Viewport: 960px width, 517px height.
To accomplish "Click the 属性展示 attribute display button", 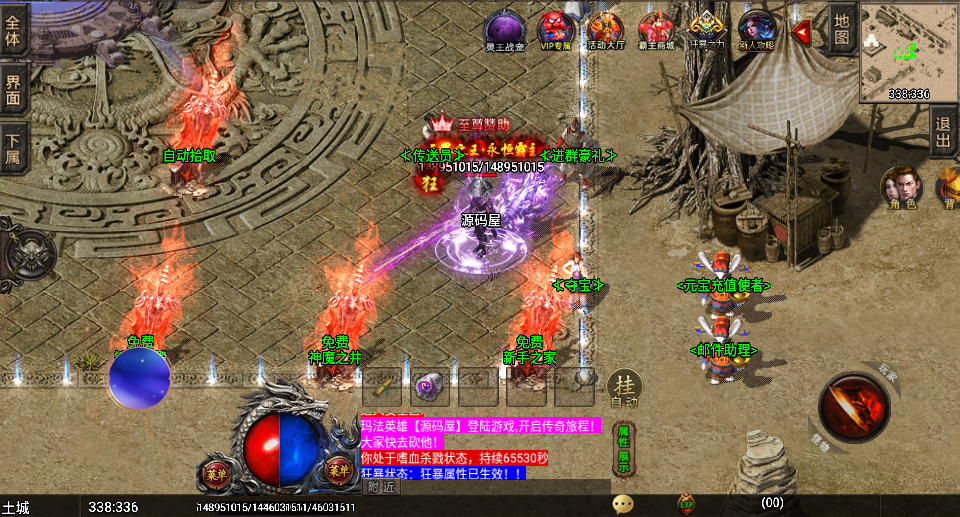I will [623, 447].
